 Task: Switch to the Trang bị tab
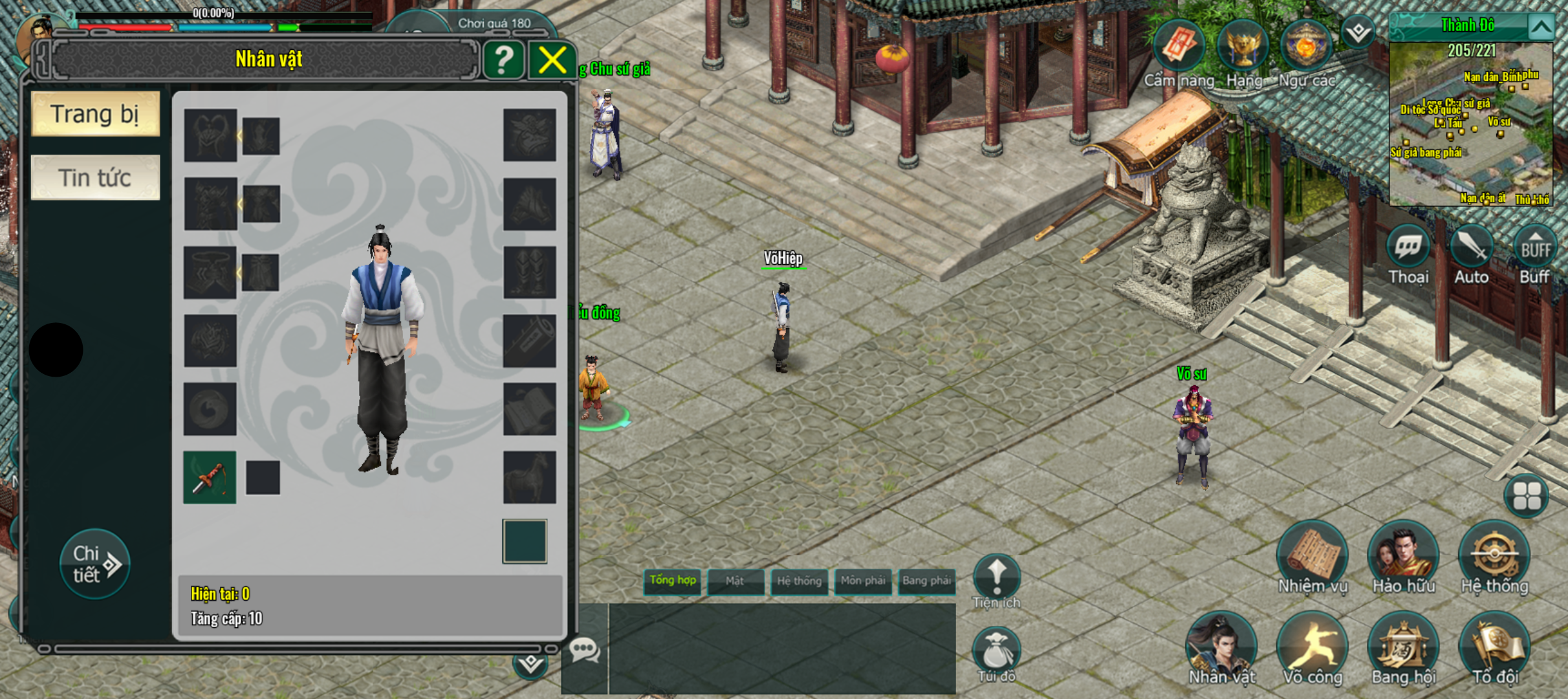click(95, 114)
